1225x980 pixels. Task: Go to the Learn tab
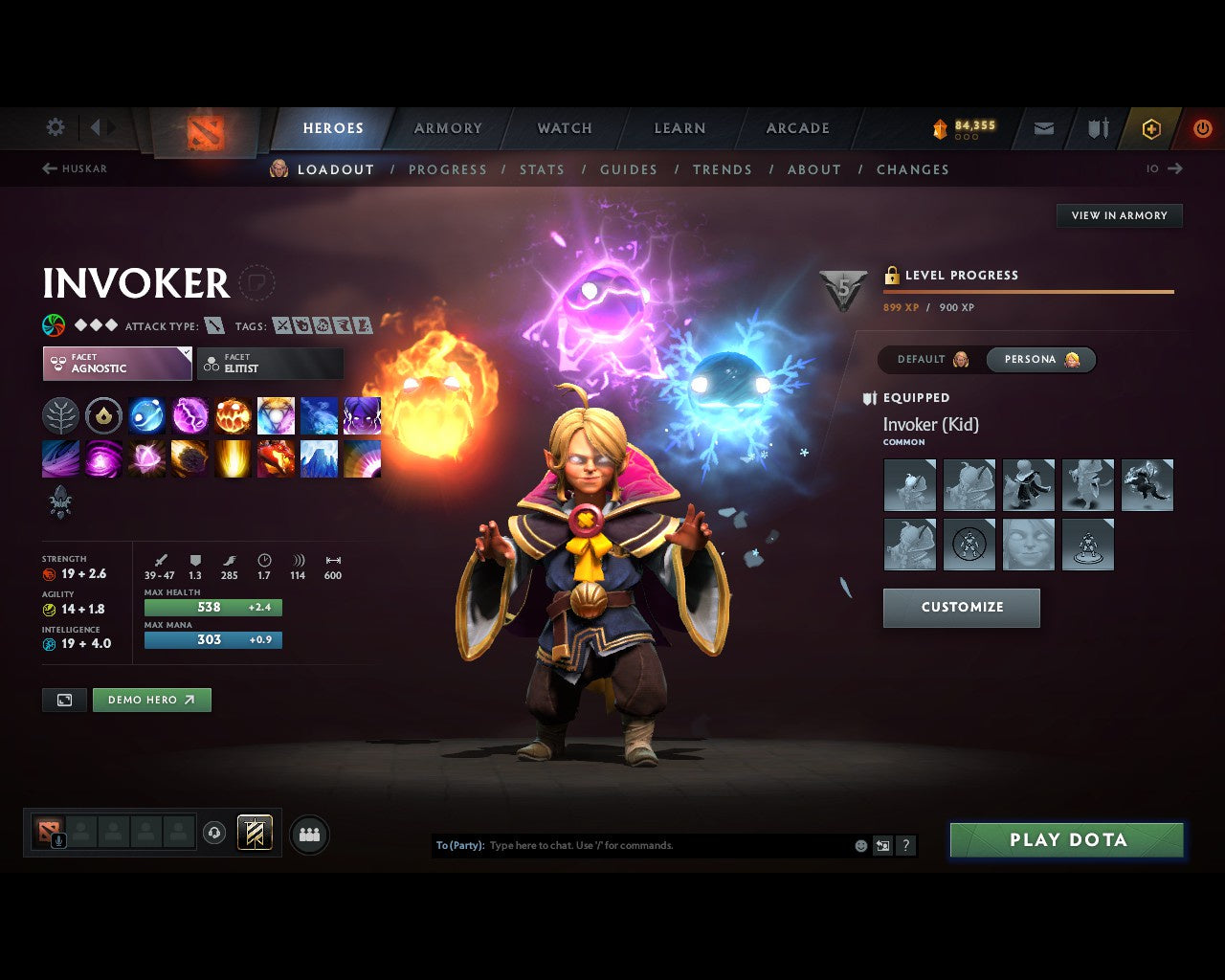coord(679,128)
